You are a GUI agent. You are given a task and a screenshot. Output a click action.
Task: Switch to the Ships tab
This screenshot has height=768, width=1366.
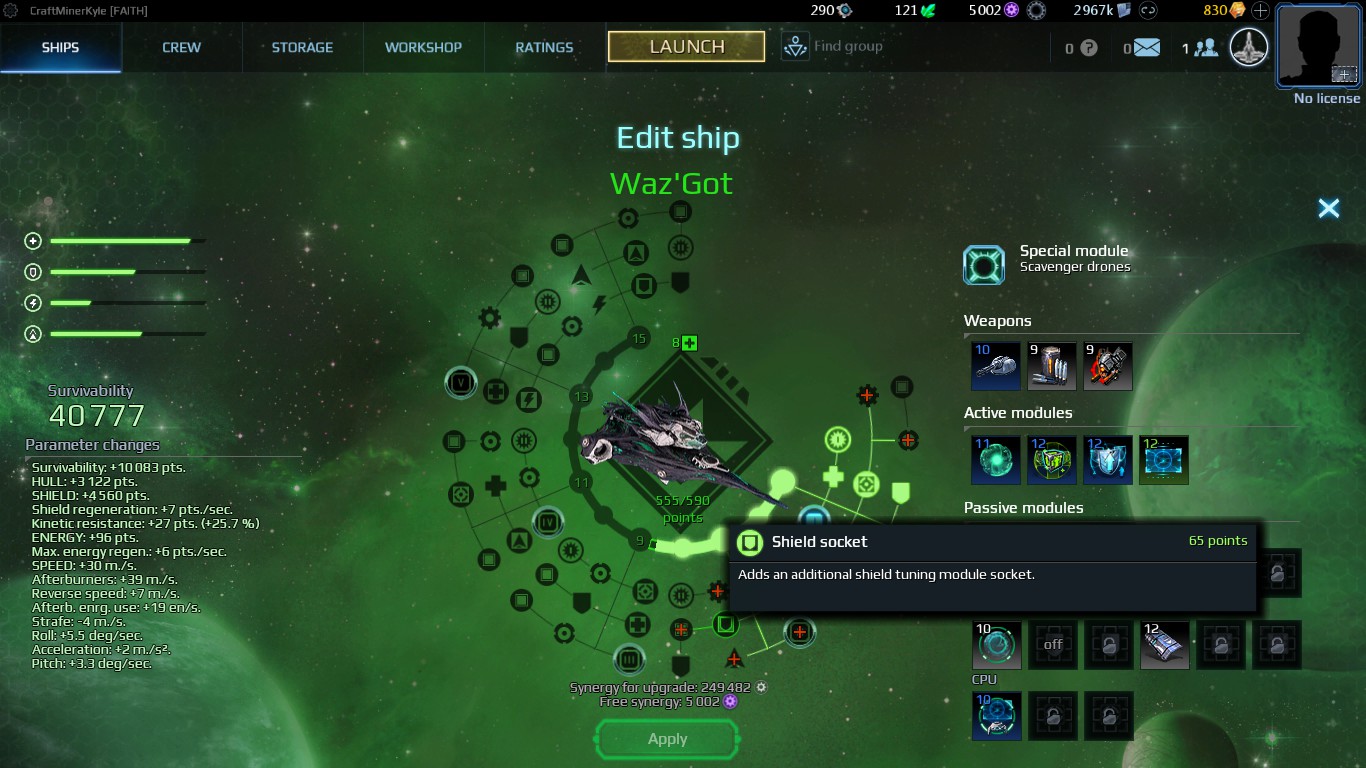(x=60, y=47)
